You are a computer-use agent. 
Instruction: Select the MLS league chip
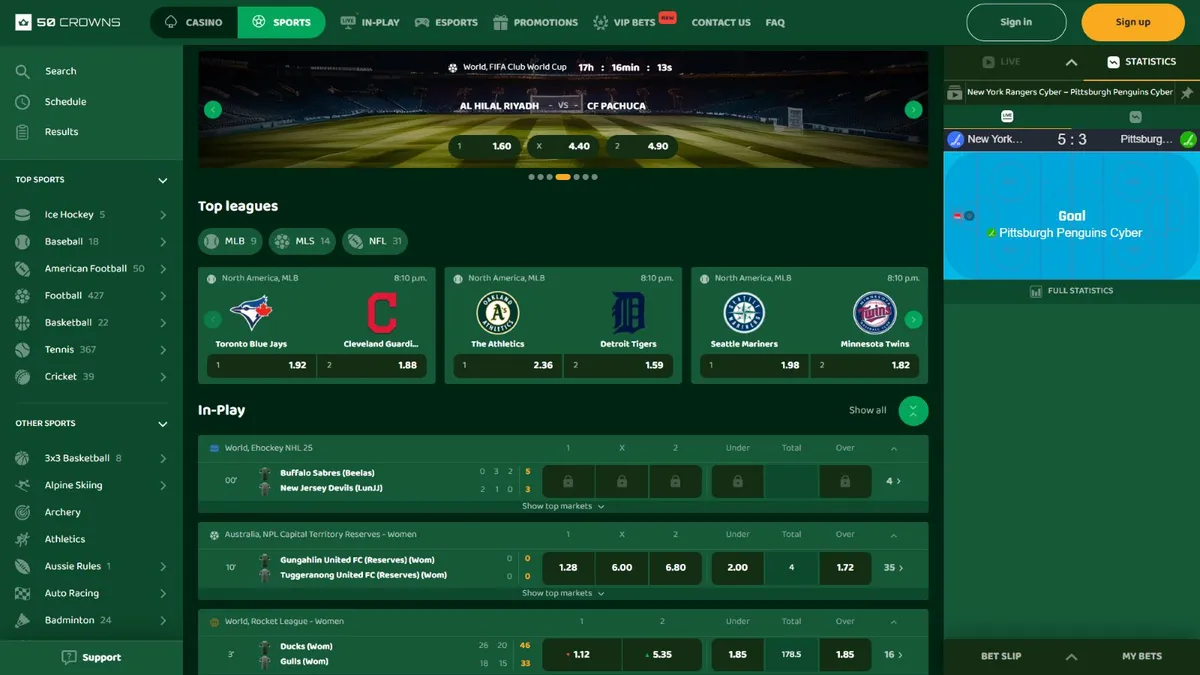pos(304,241)
